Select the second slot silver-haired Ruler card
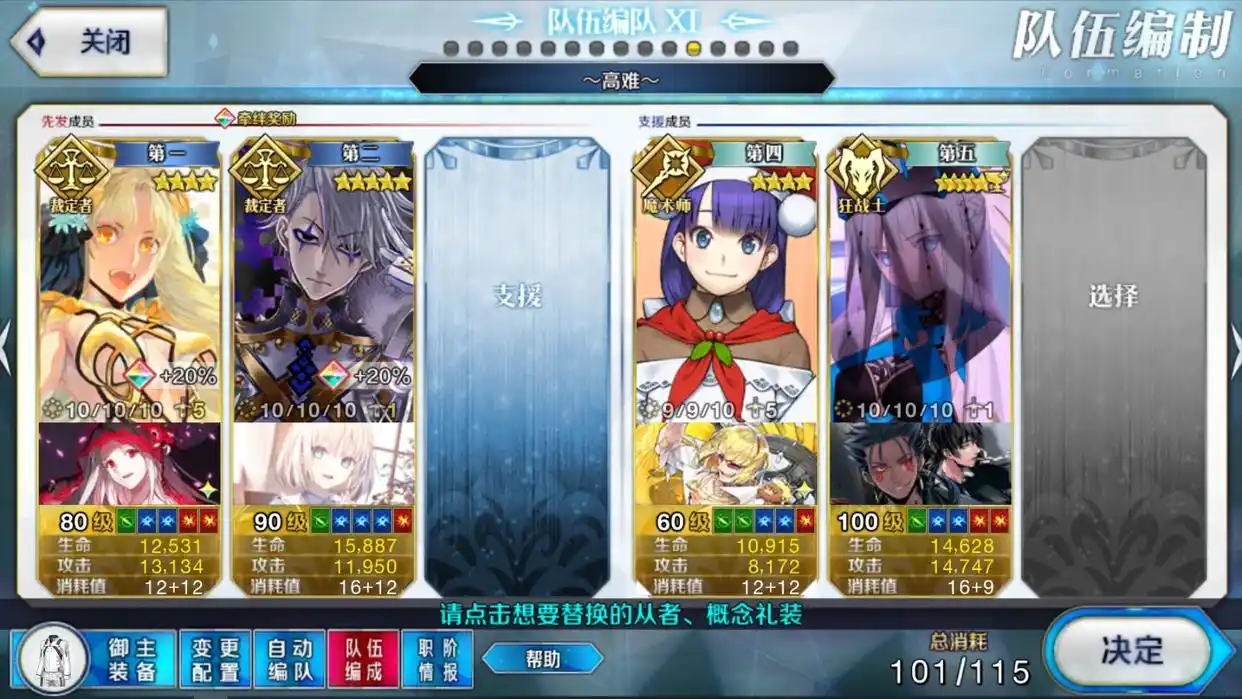The width and height of the screenshot is (1242, 699). [322, 290]
